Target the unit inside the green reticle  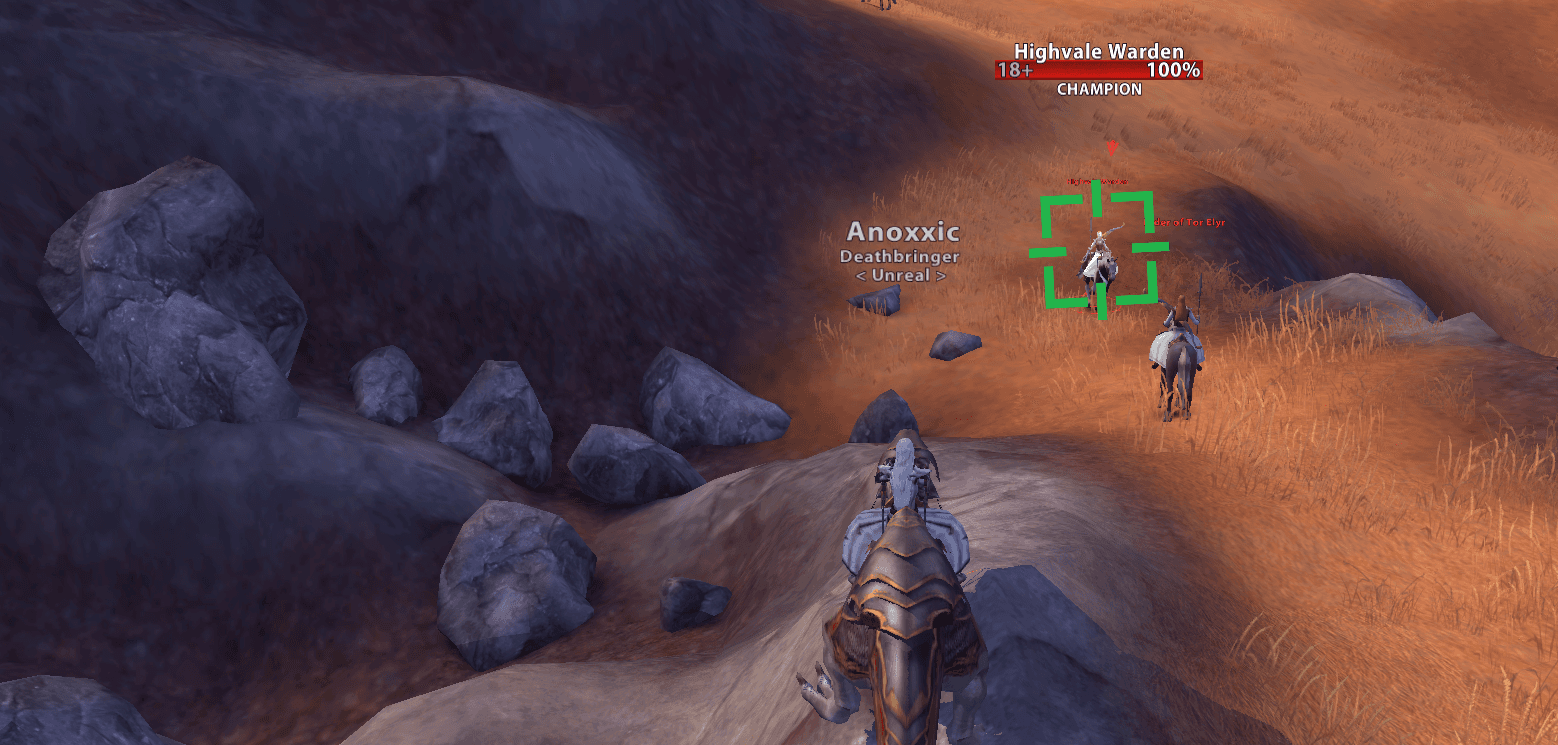pyautogui.click(x=1097, y=257)
